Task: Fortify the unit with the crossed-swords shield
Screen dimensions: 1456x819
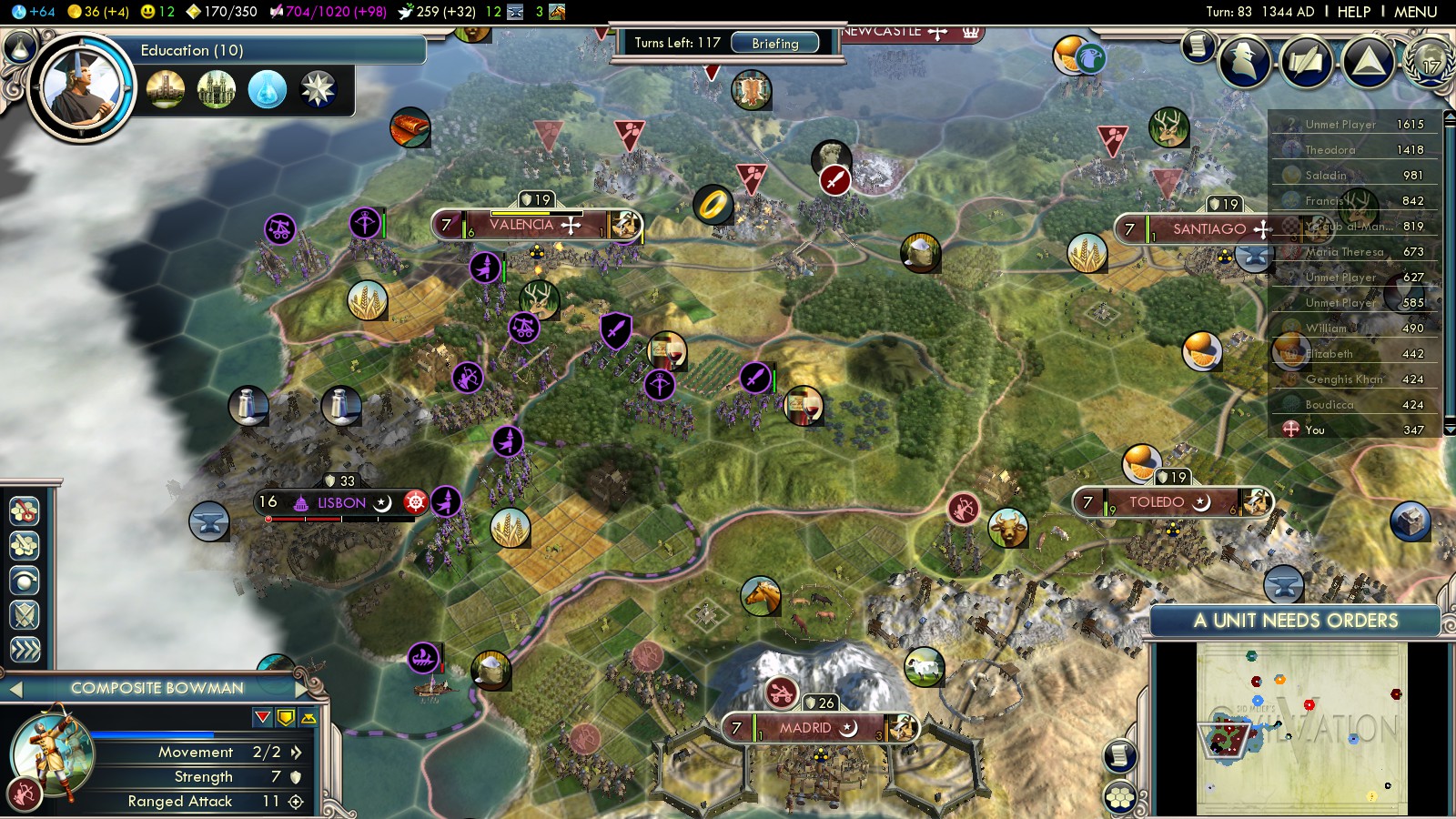Action: (25, 615)
